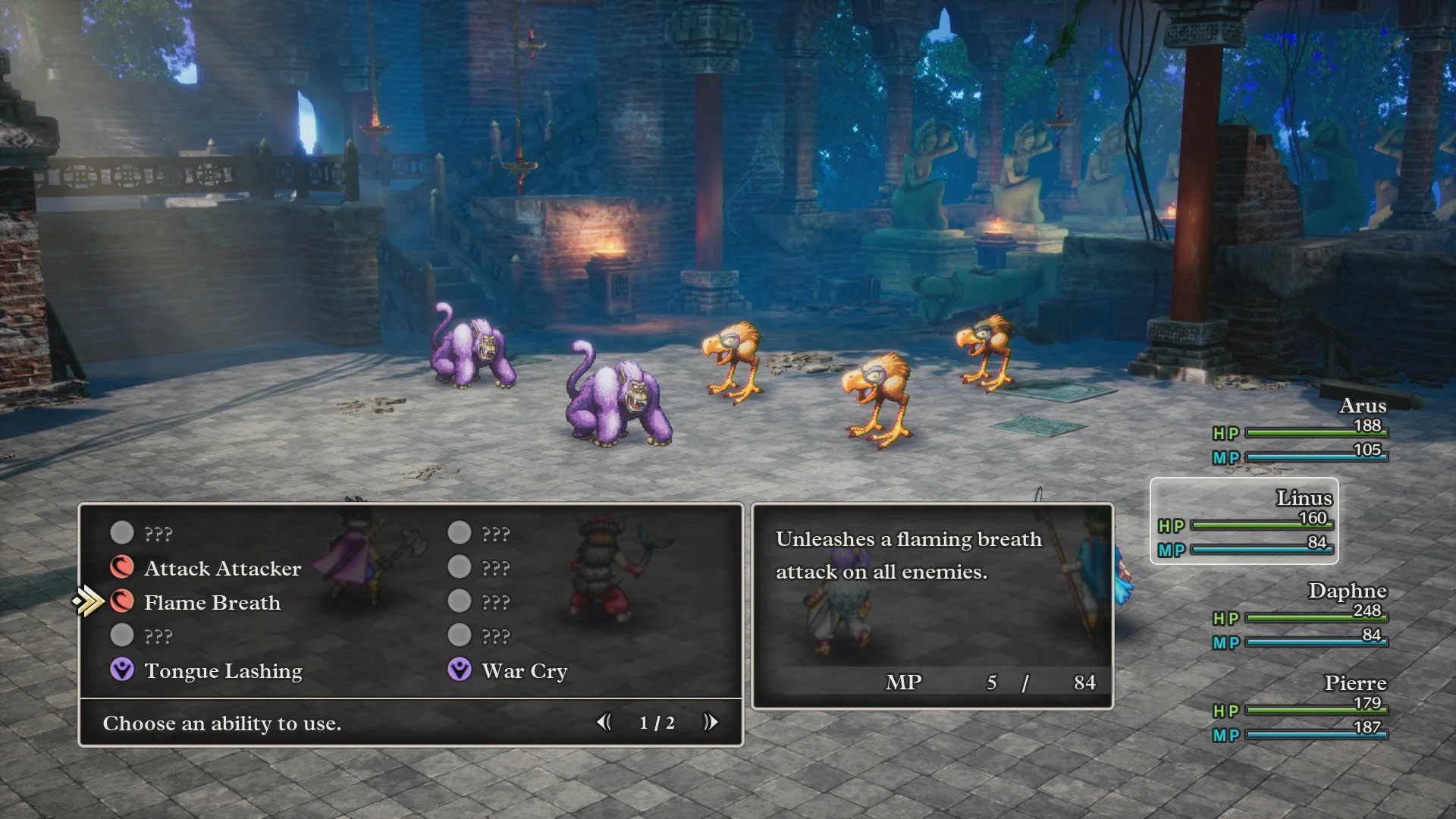Viewport: 1456px width, 819px height.
Task: Go to the next ability page arrow
Action: (x=711, y=723)
